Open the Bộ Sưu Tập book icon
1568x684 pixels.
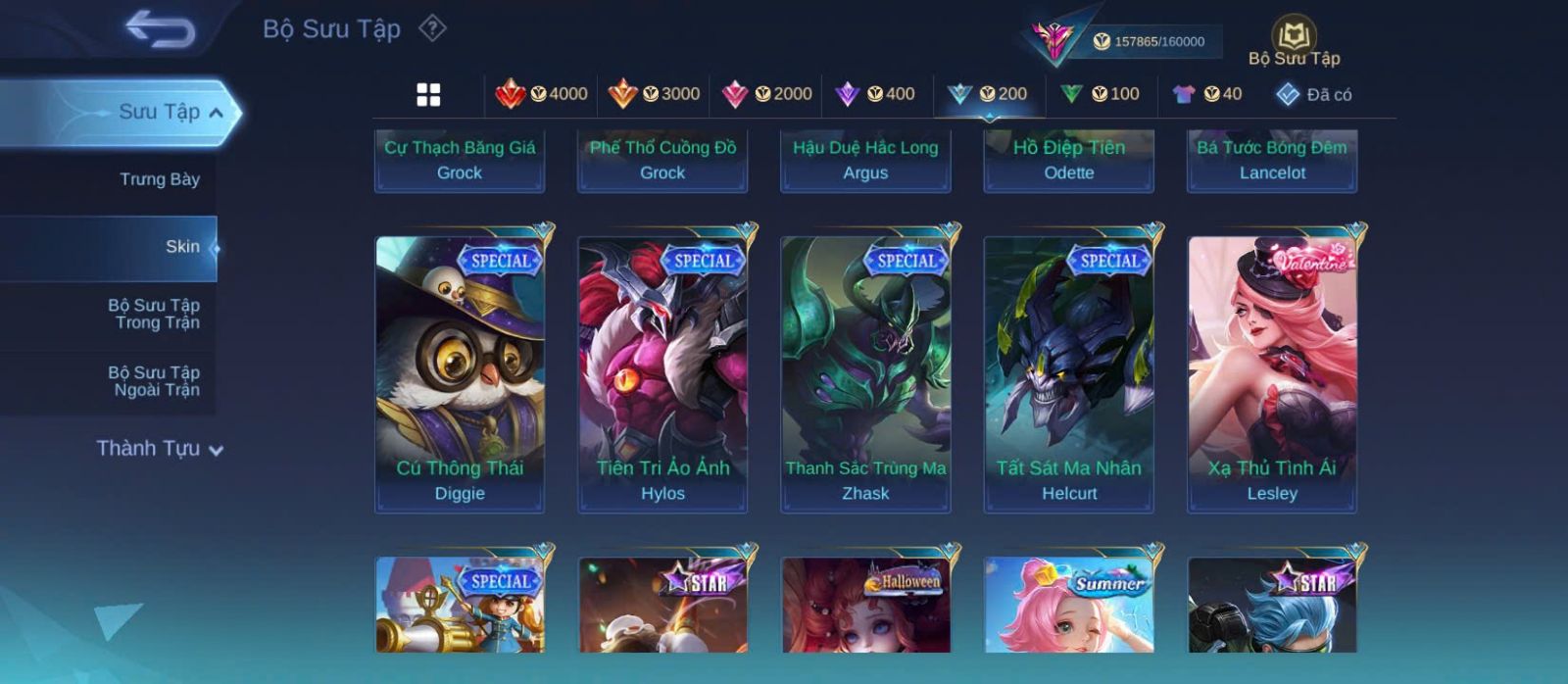(x=1294, y=41)
